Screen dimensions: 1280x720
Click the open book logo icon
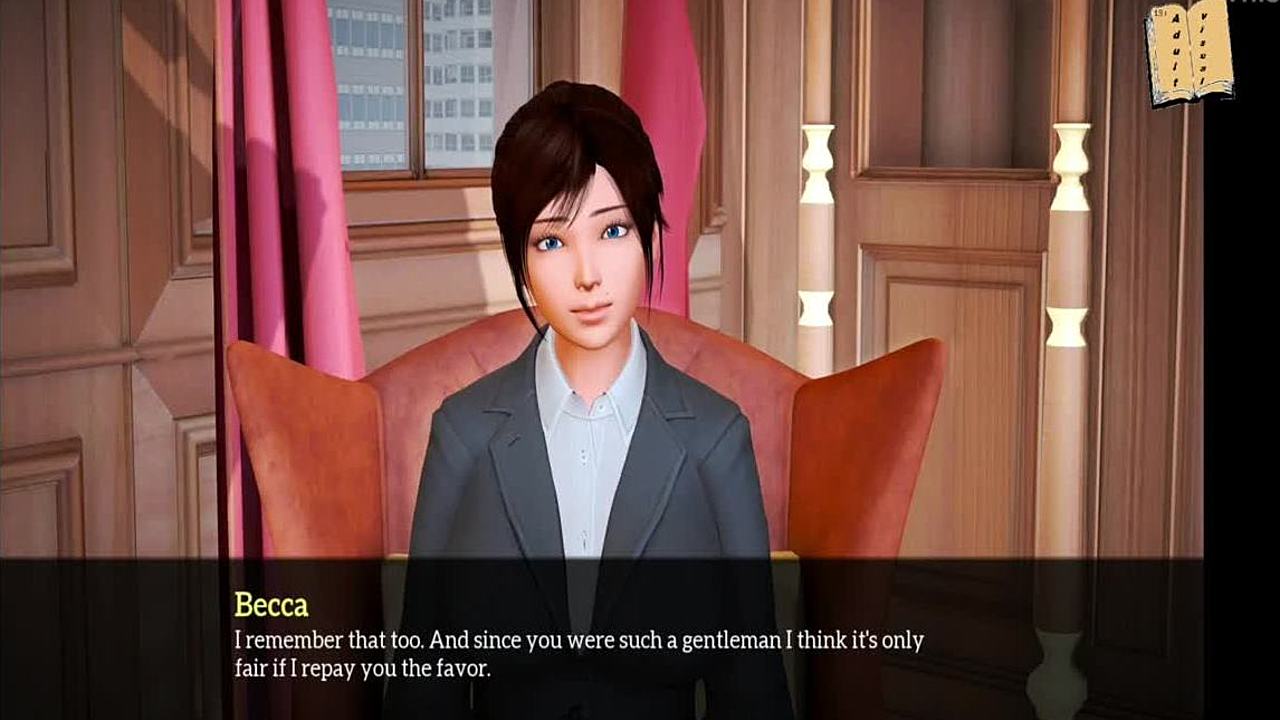pyautogui.click(x=1189, y=54)
